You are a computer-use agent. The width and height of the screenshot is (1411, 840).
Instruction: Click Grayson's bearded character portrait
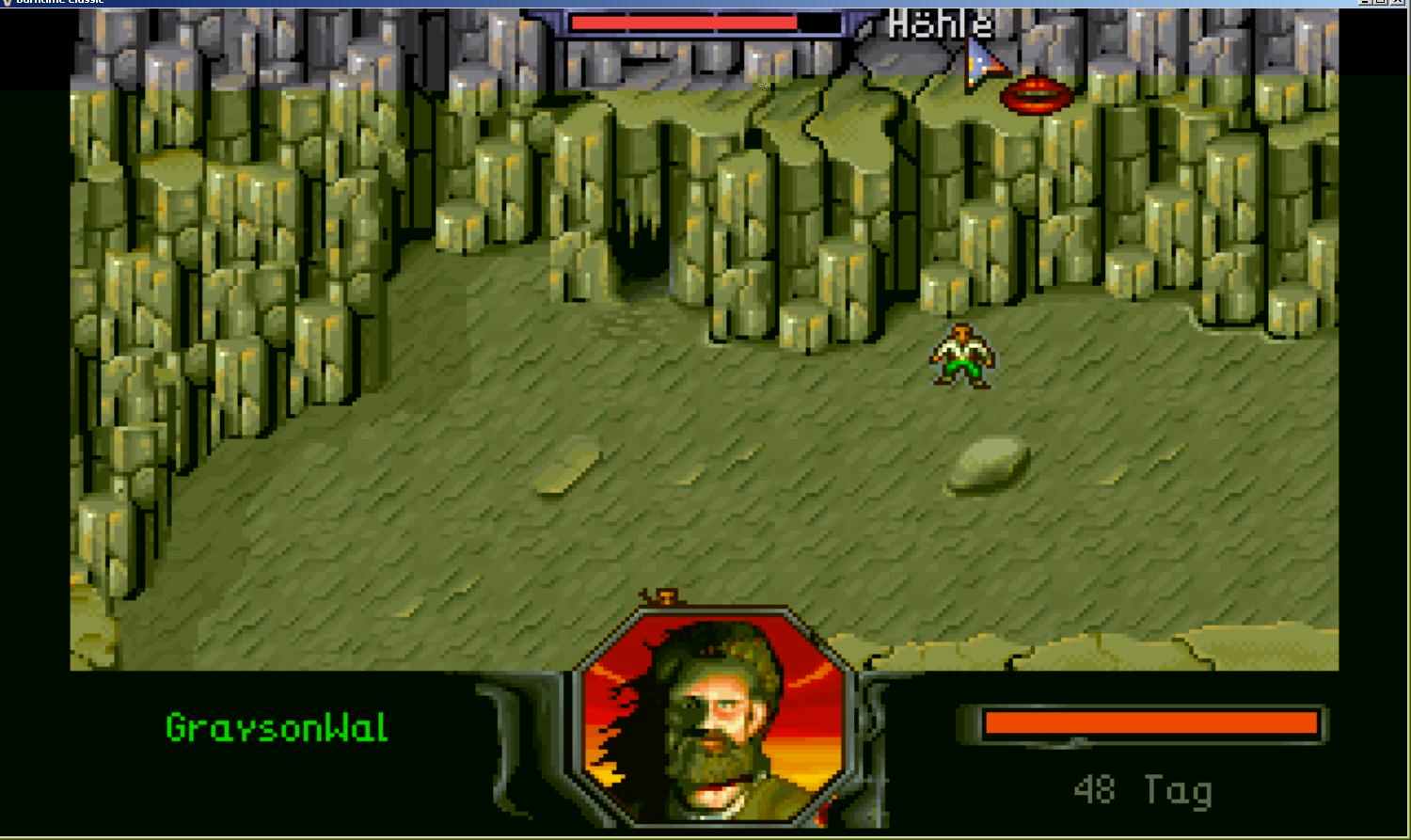point(713,720)
